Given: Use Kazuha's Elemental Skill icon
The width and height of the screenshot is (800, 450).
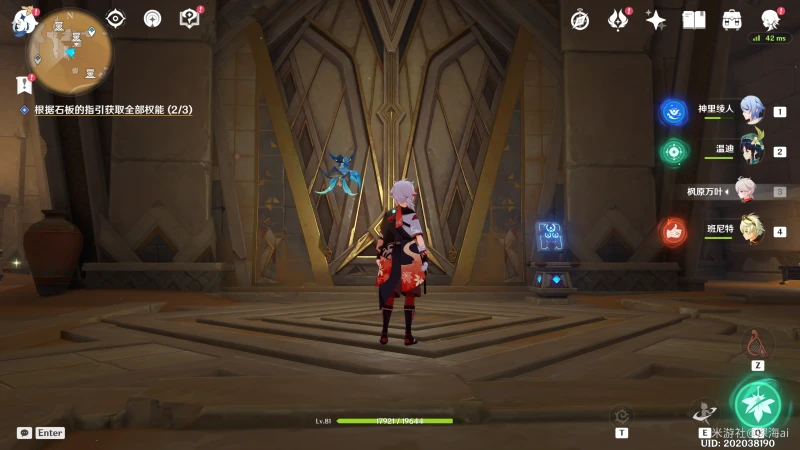Looking at the screenshot, I should (x=703, y=411).
